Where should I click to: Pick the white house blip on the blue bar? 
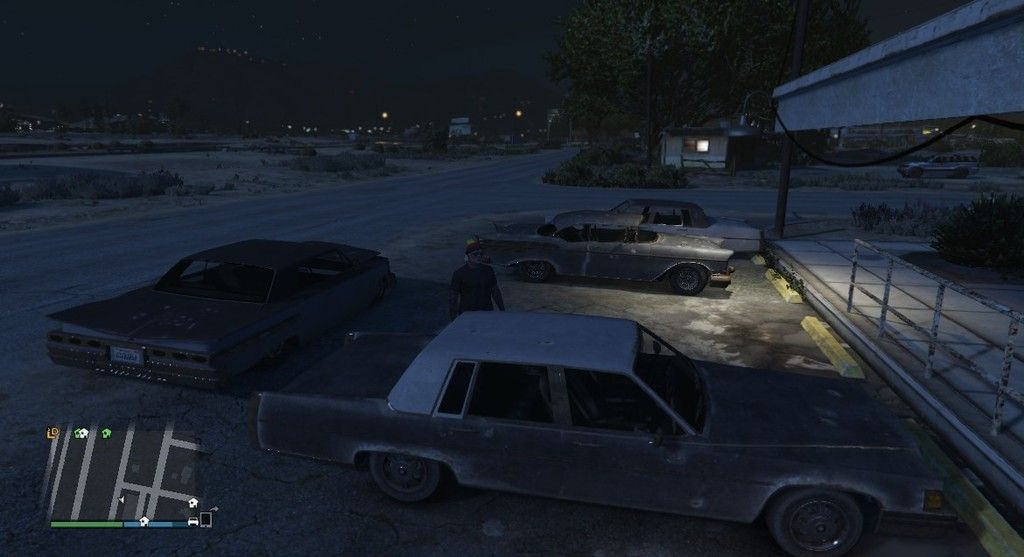(x=144, y=520)
